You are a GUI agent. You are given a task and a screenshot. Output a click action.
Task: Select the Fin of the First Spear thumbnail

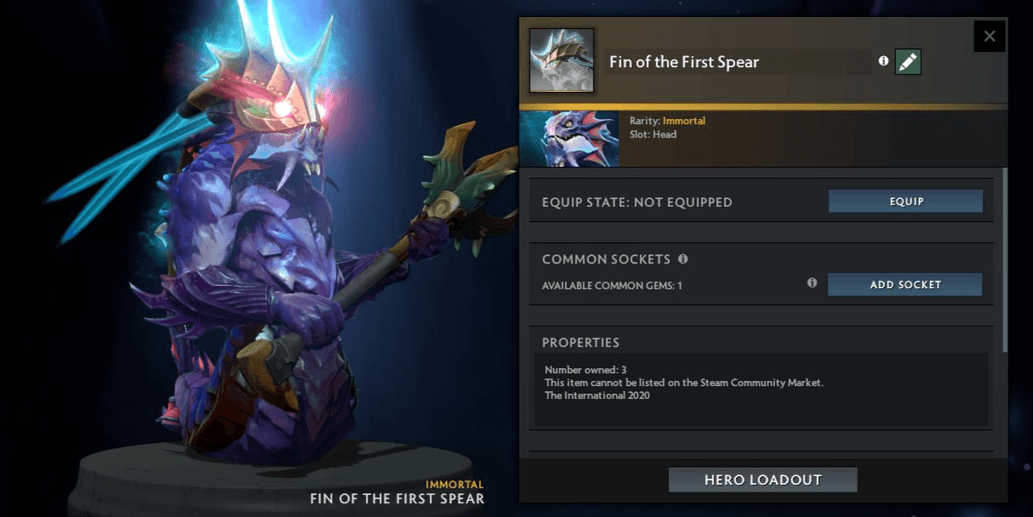pos(561,61)
